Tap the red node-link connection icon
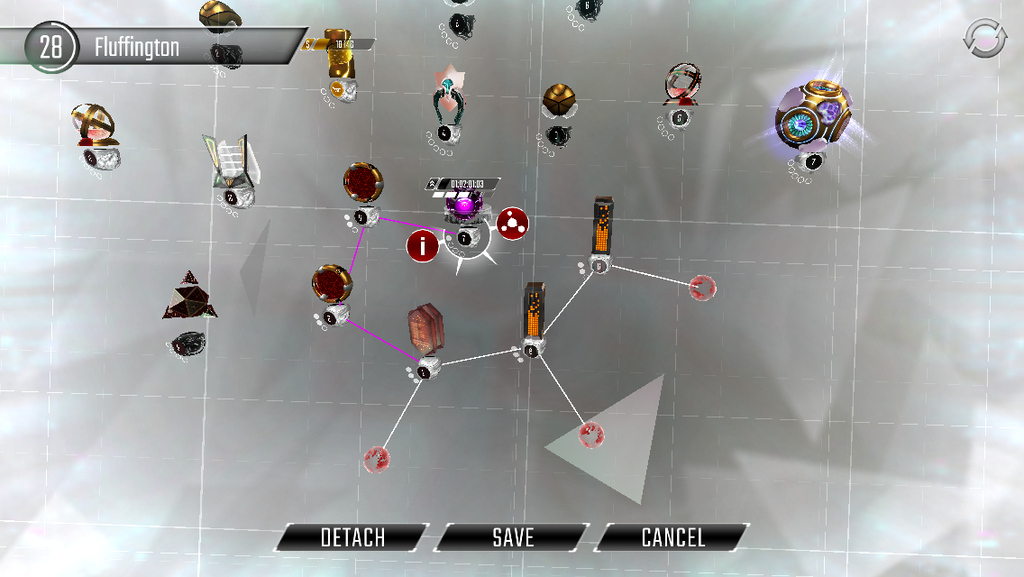The width and height of the screenshot is (1024, 577). [513, 223]
